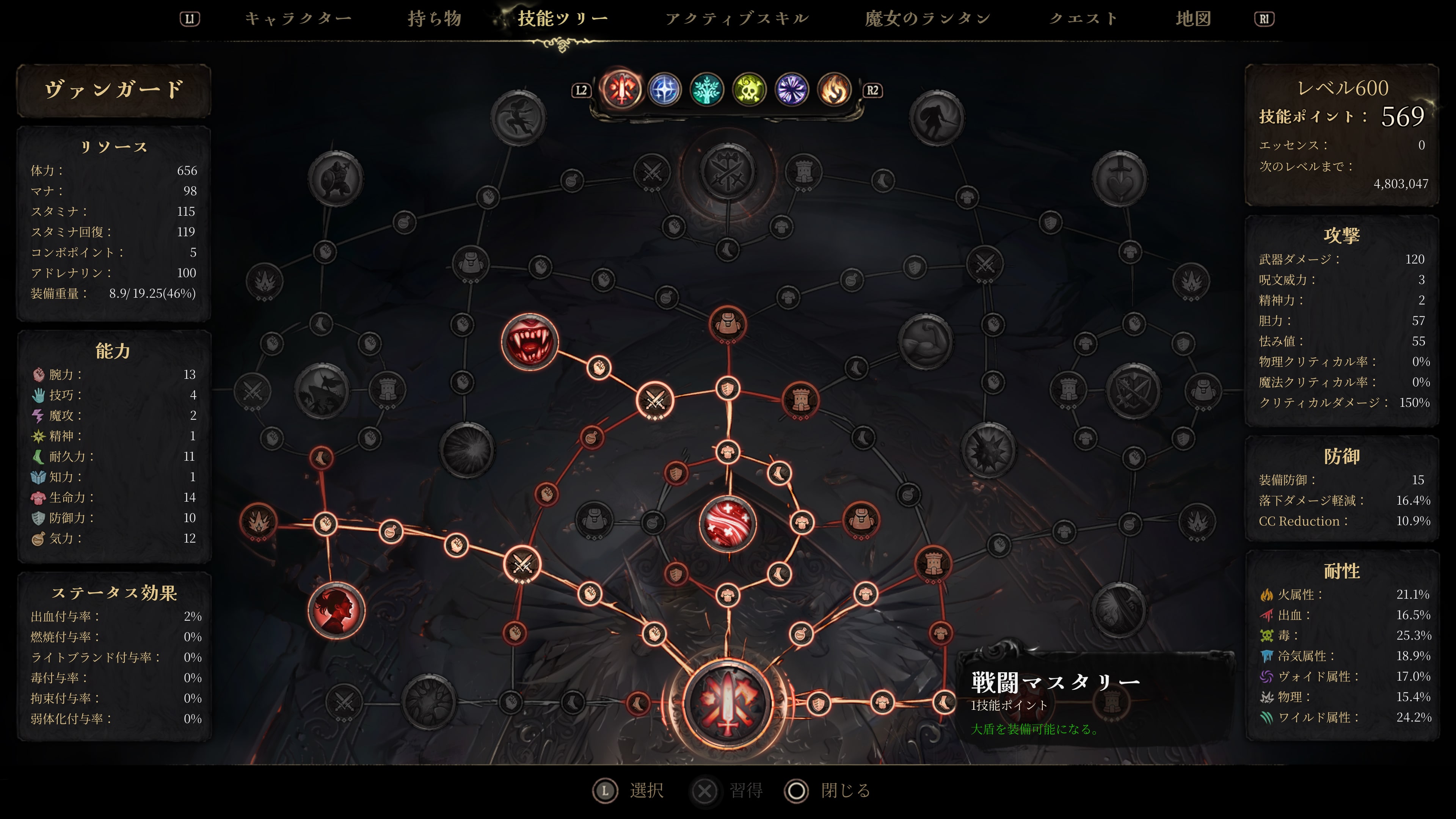
Task: Open the blue star magic skill tree
Action: pyautogui.click(x=664, y=91)
